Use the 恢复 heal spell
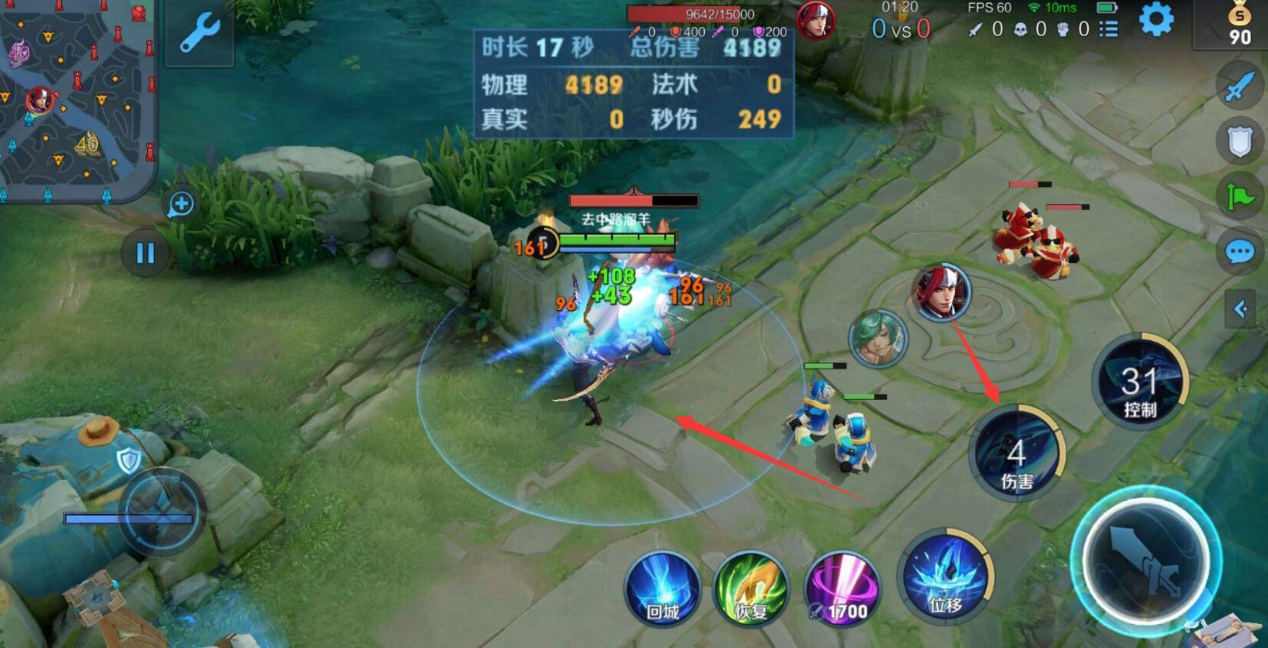Viewport: 1268px width, 648px height. click(x=750, y=588)
